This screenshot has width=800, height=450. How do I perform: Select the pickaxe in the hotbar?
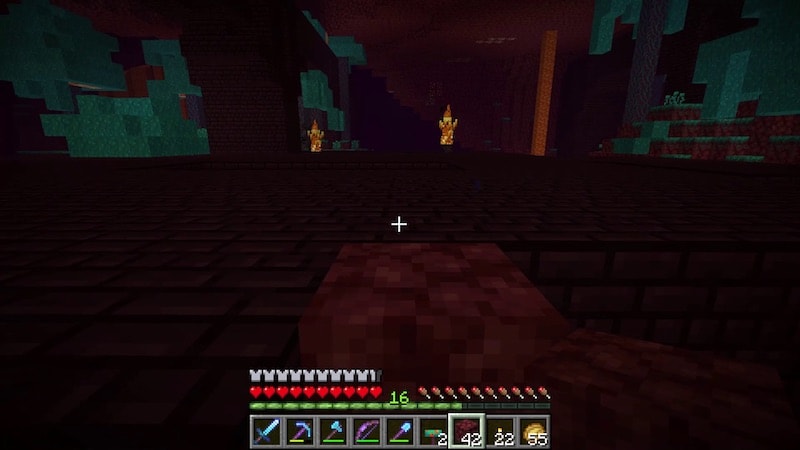[x=298, y=431]
